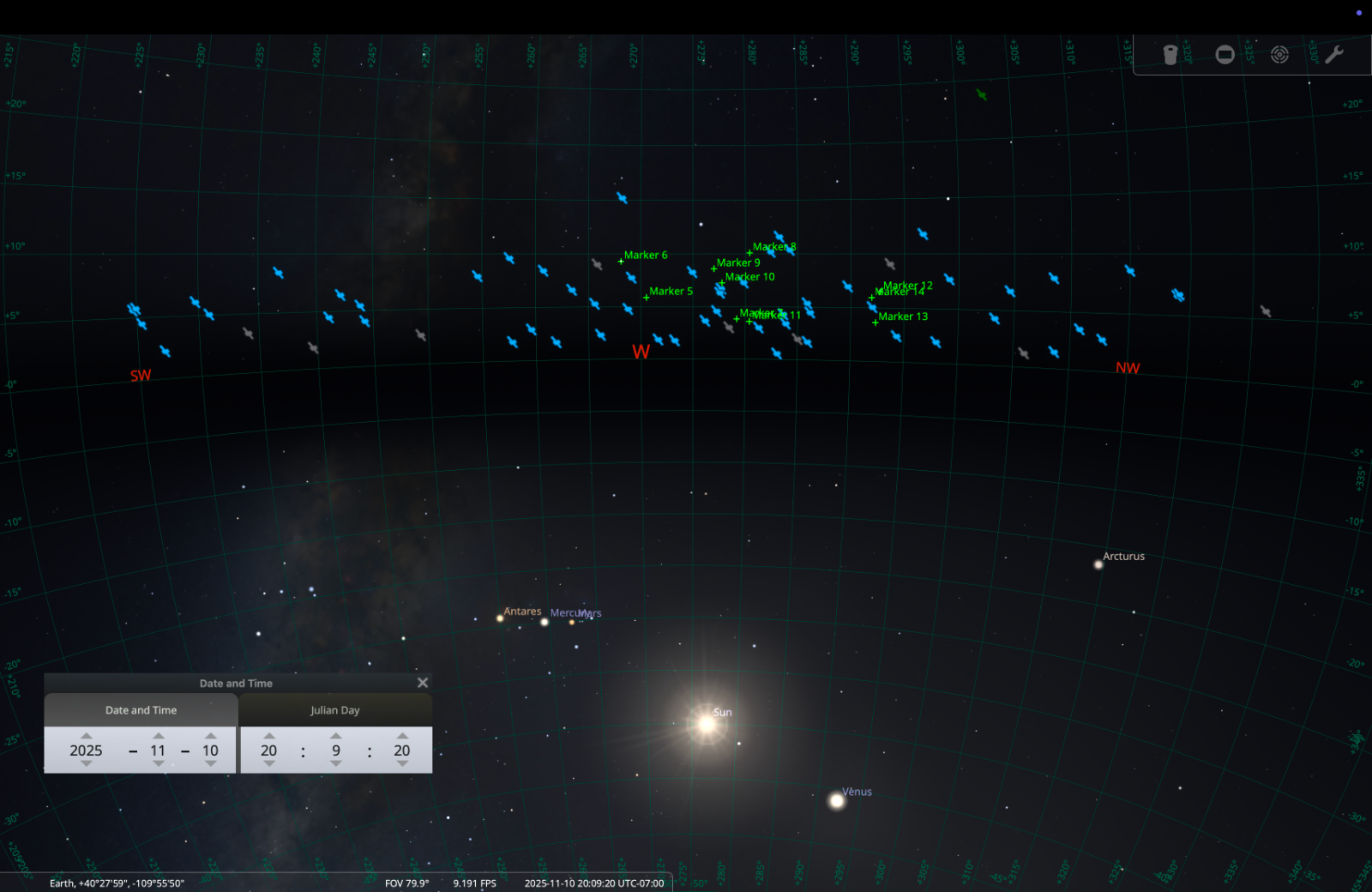Click the canister icon at top right
Screen dimensions: 1372x892
1169,54
